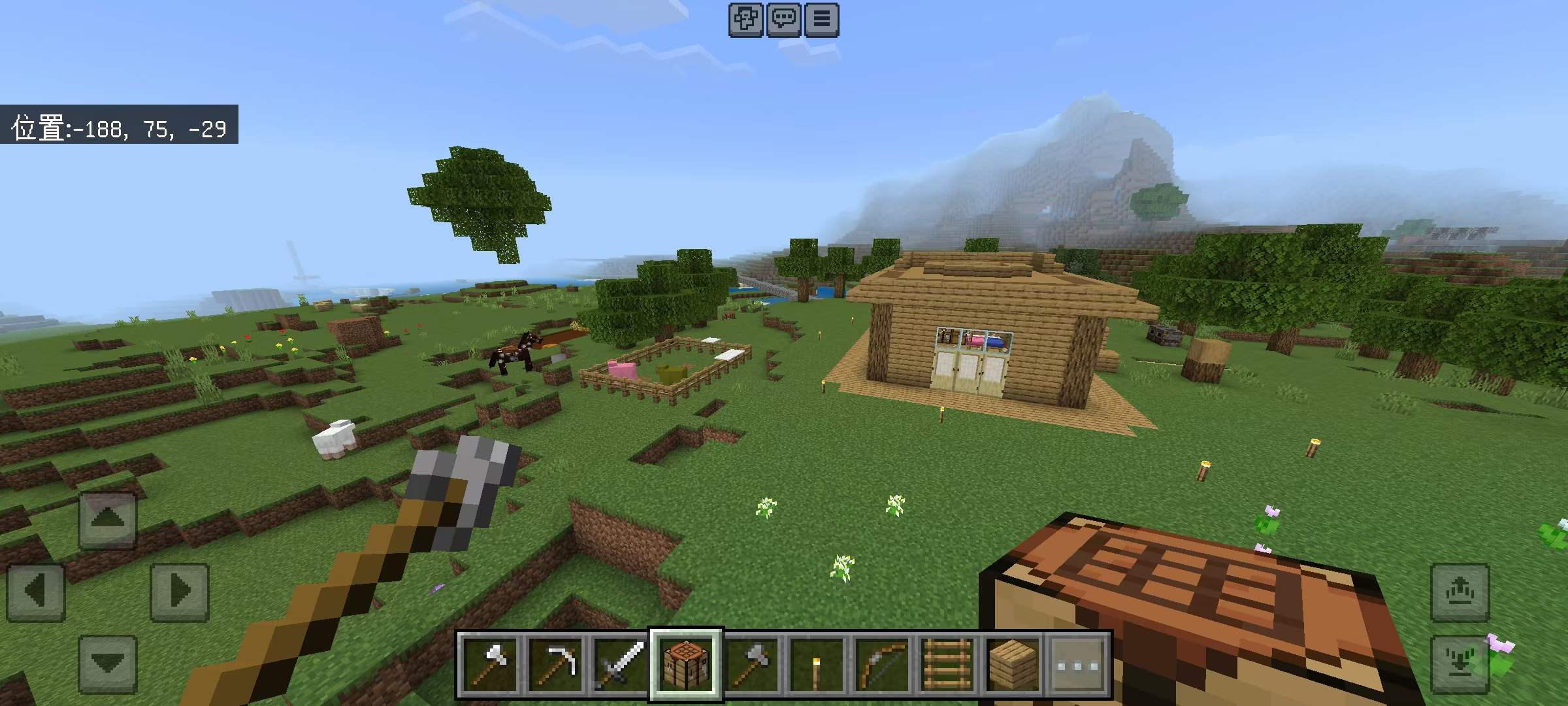Open the emote menu button
Screen dimensions: 1568x706
pyautogui.click(x=745, y=19)
